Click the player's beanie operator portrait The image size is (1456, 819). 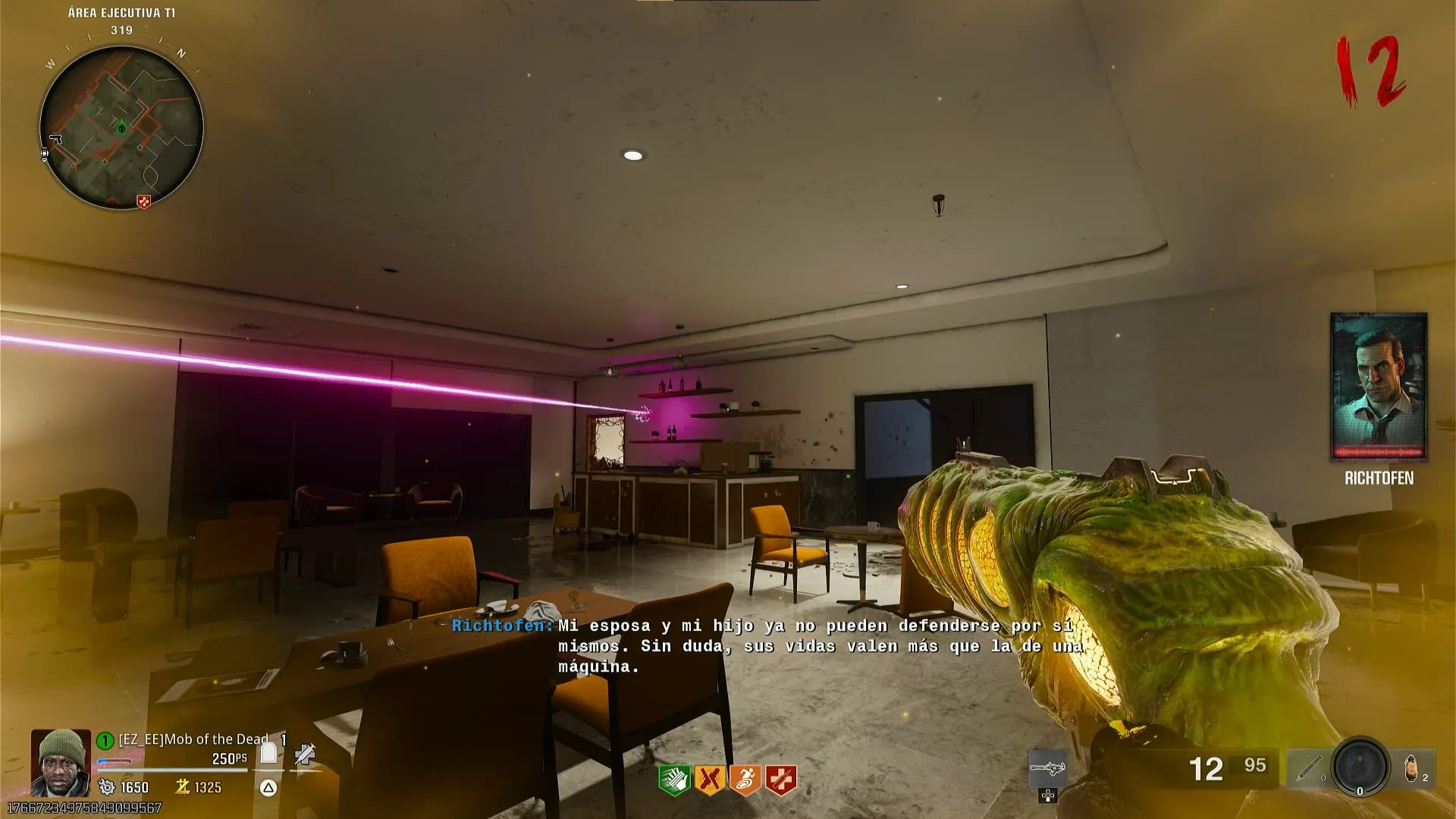(61, 761)
